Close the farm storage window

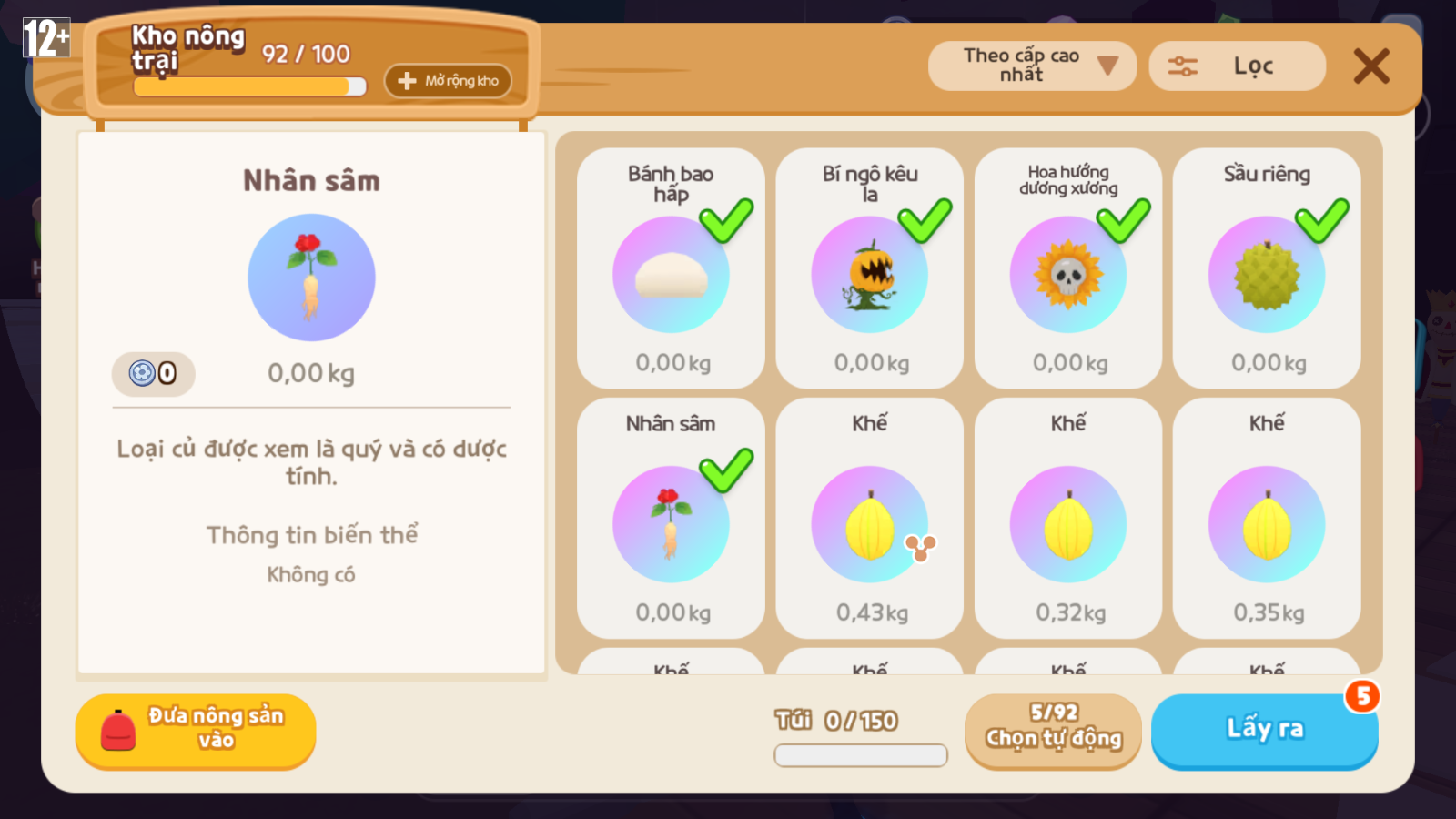[1370, 66]
